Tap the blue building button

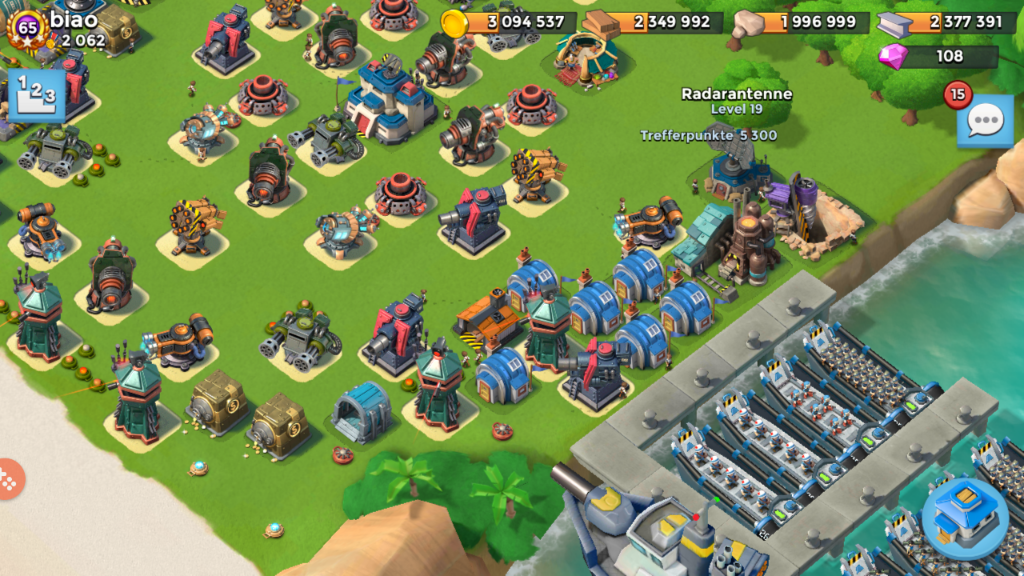pos(964,516)
